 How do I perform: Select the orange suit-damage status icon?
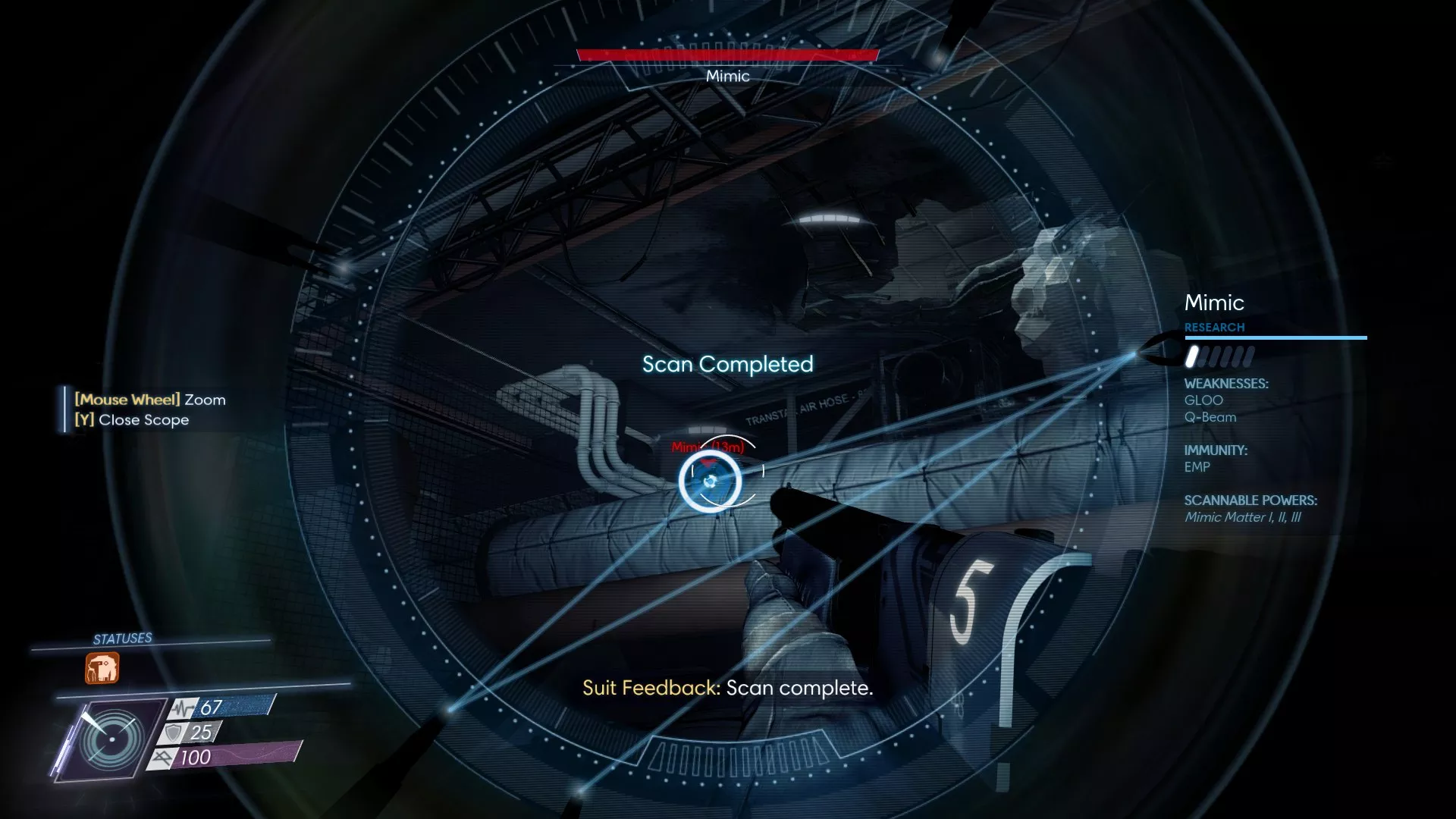101,667
